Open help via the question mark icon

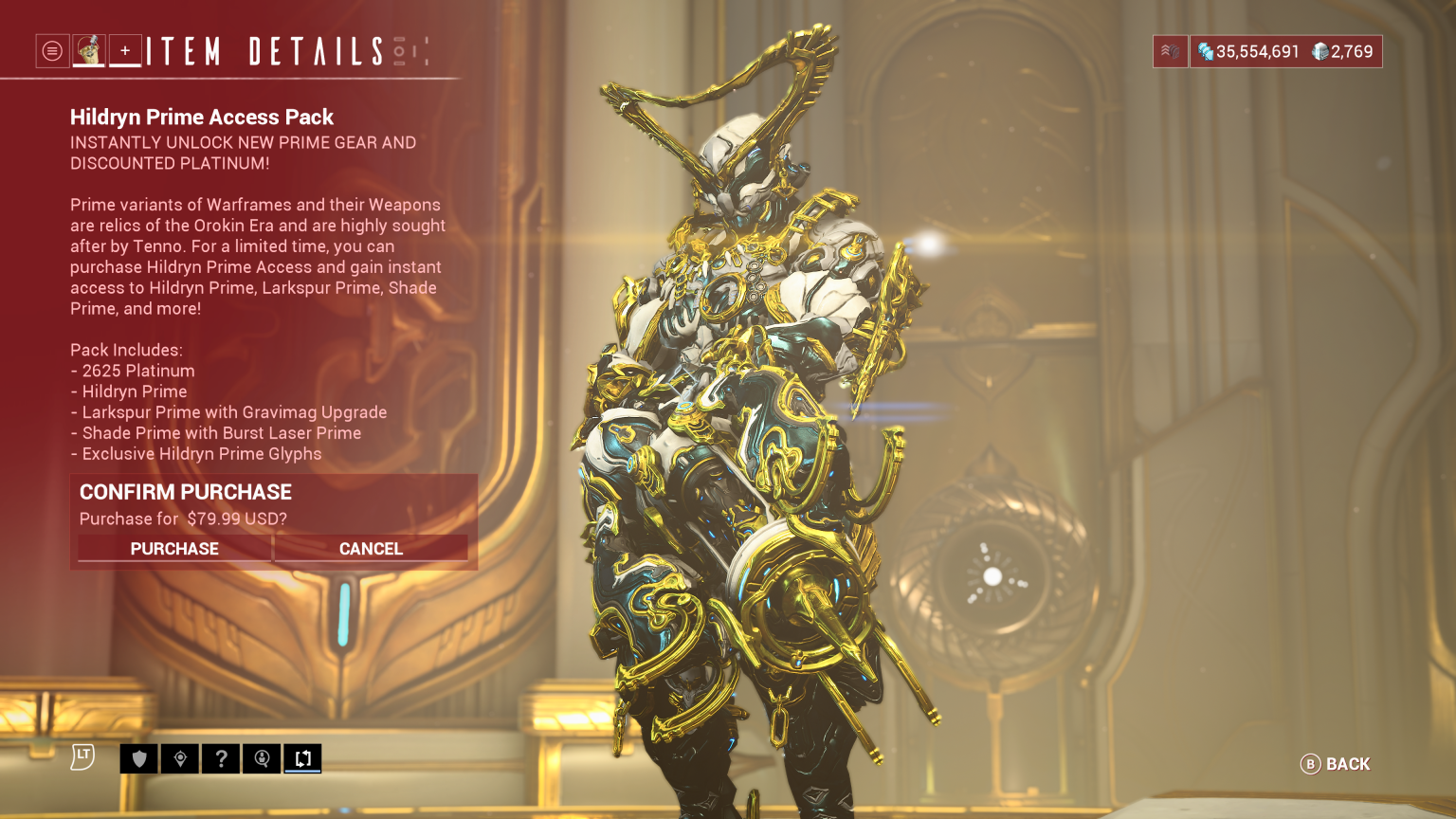point(221,758)
